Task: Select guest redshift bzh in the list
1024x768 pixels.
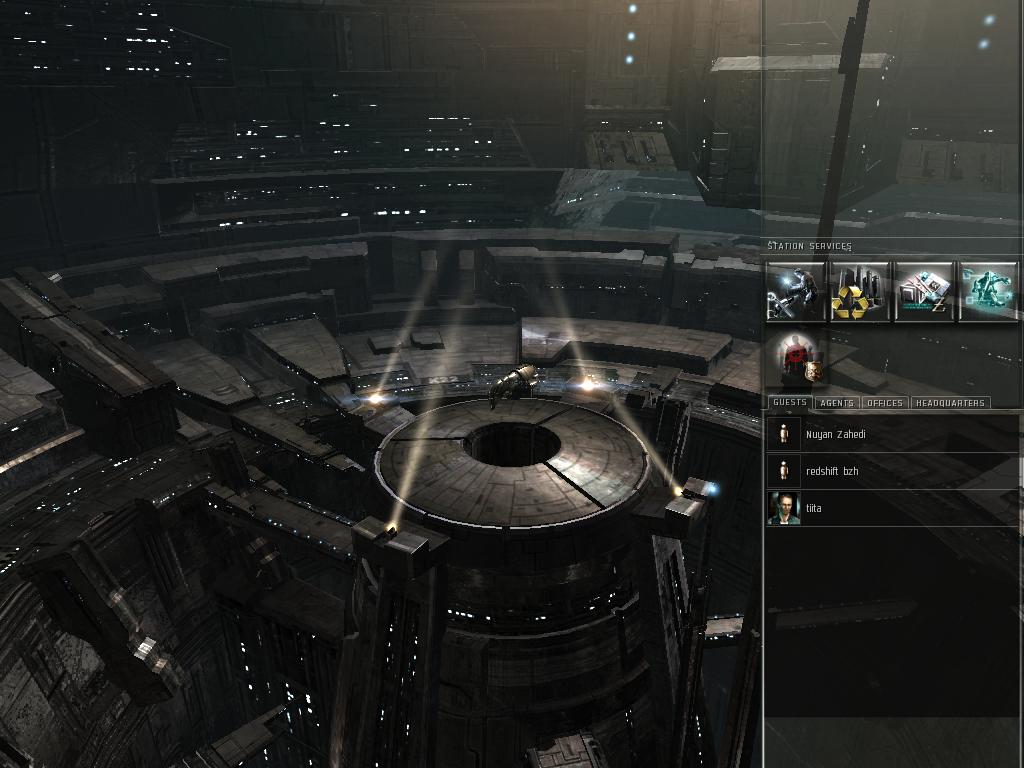Action: 831,471
